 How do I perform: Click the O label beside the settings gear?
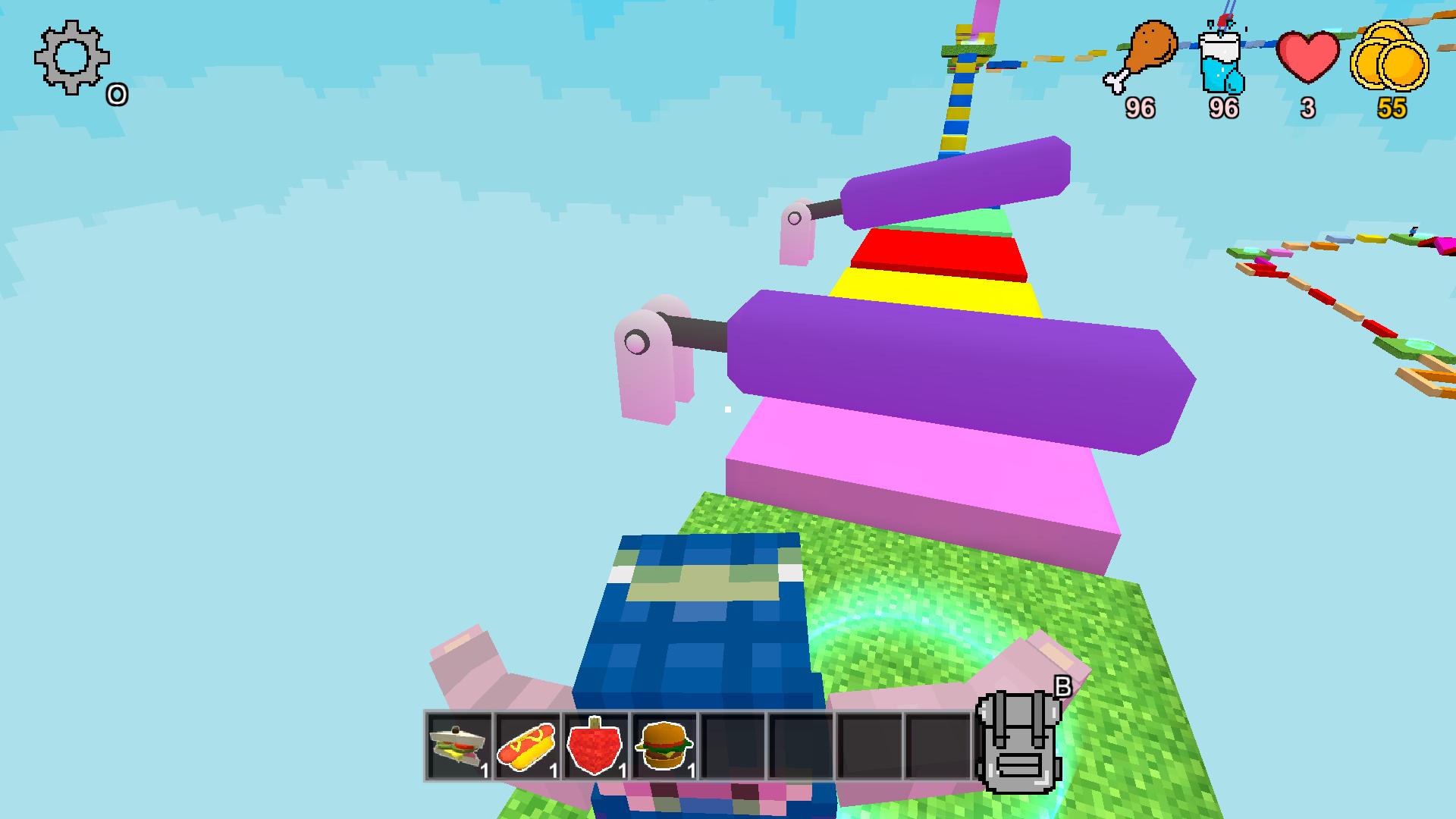coord(116,95)
